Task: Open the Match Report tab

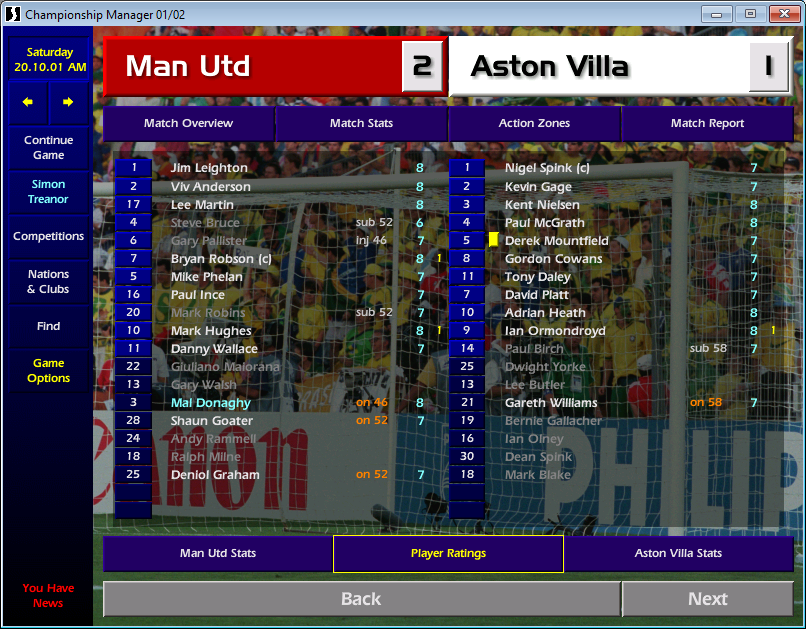Action: coord(707,123)
